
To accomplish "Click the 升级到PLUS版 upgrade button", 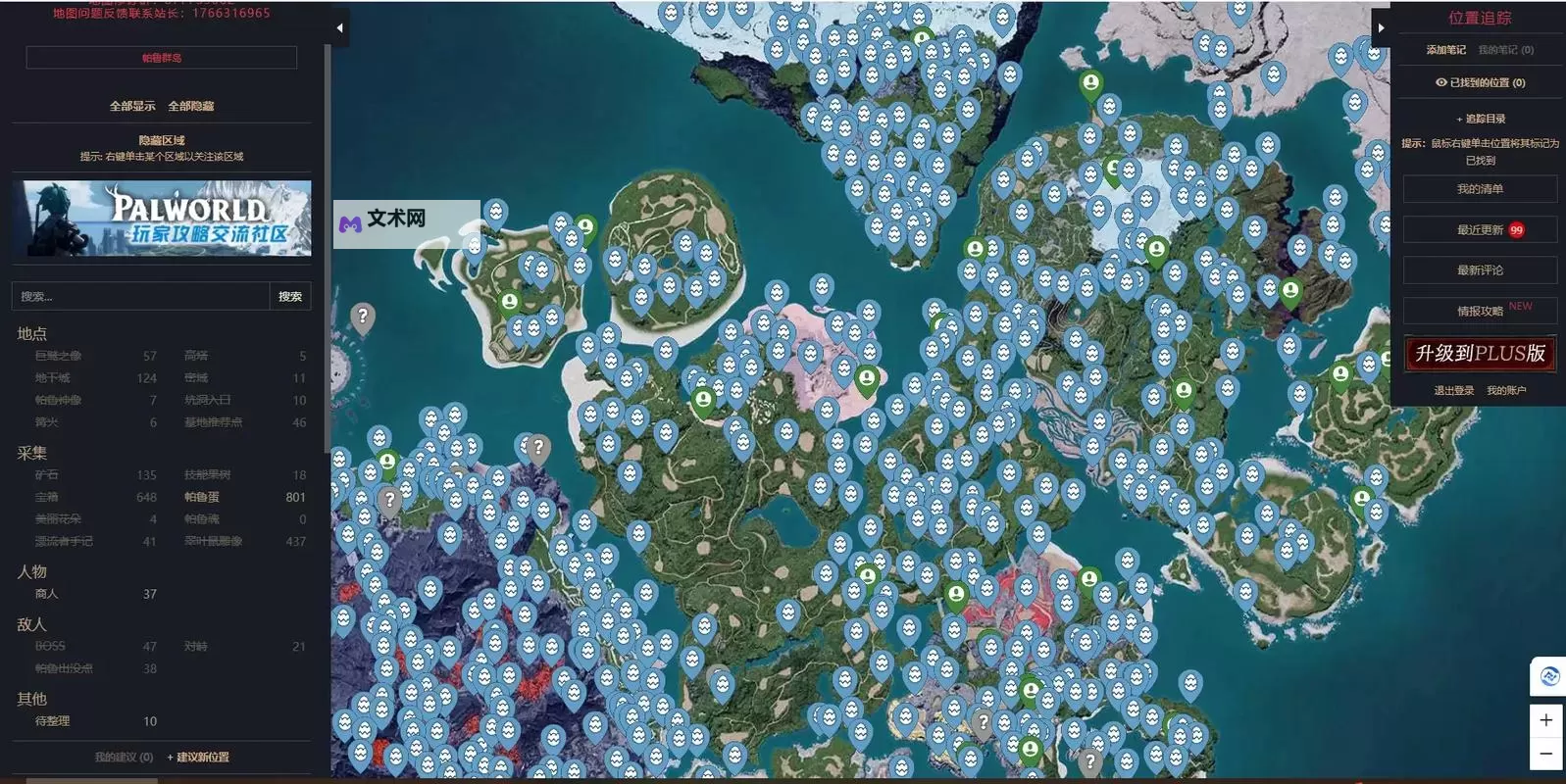I will pos(1480,354).
